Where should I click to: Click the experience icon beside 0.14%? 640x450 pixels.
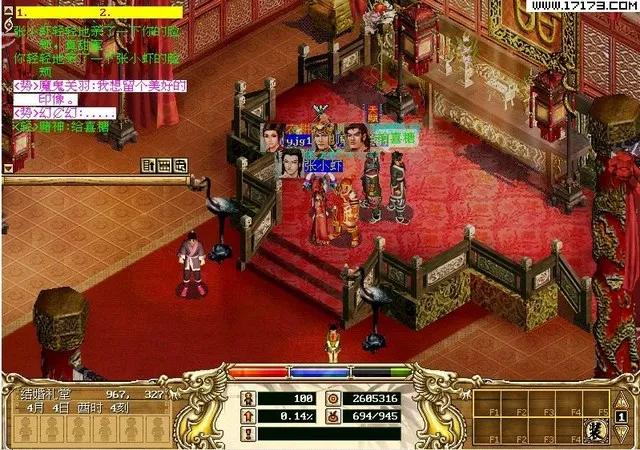click(x=248, y=415)
